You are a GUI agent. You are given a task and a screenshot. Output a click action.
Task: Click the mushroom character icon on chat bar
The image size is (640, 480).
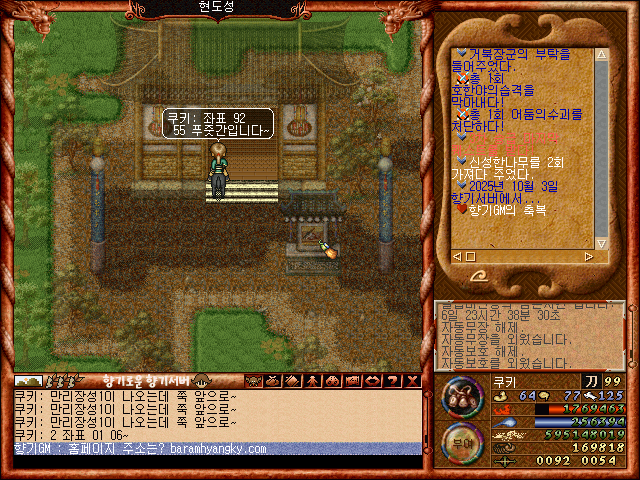tap(201, 381)
